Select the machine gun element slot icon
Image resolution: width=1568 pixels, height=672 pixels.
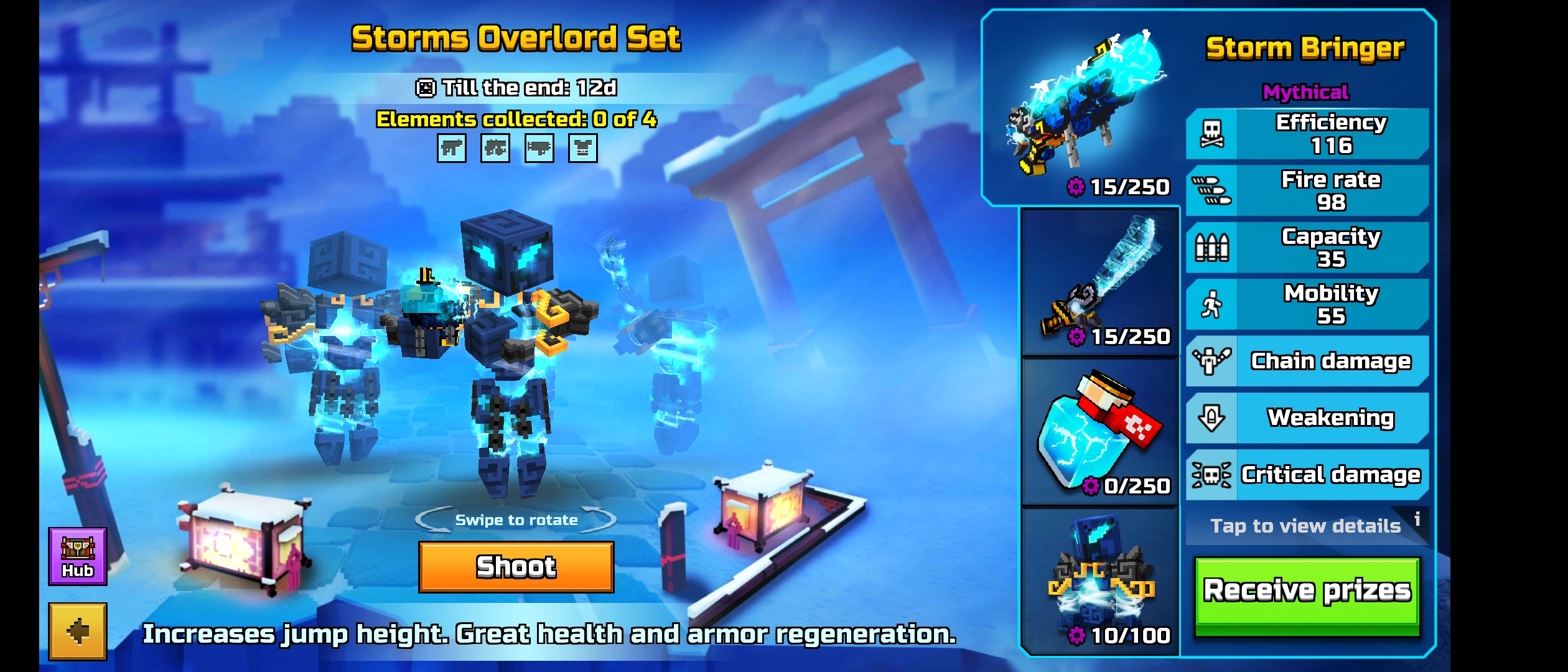click(494, 148)
